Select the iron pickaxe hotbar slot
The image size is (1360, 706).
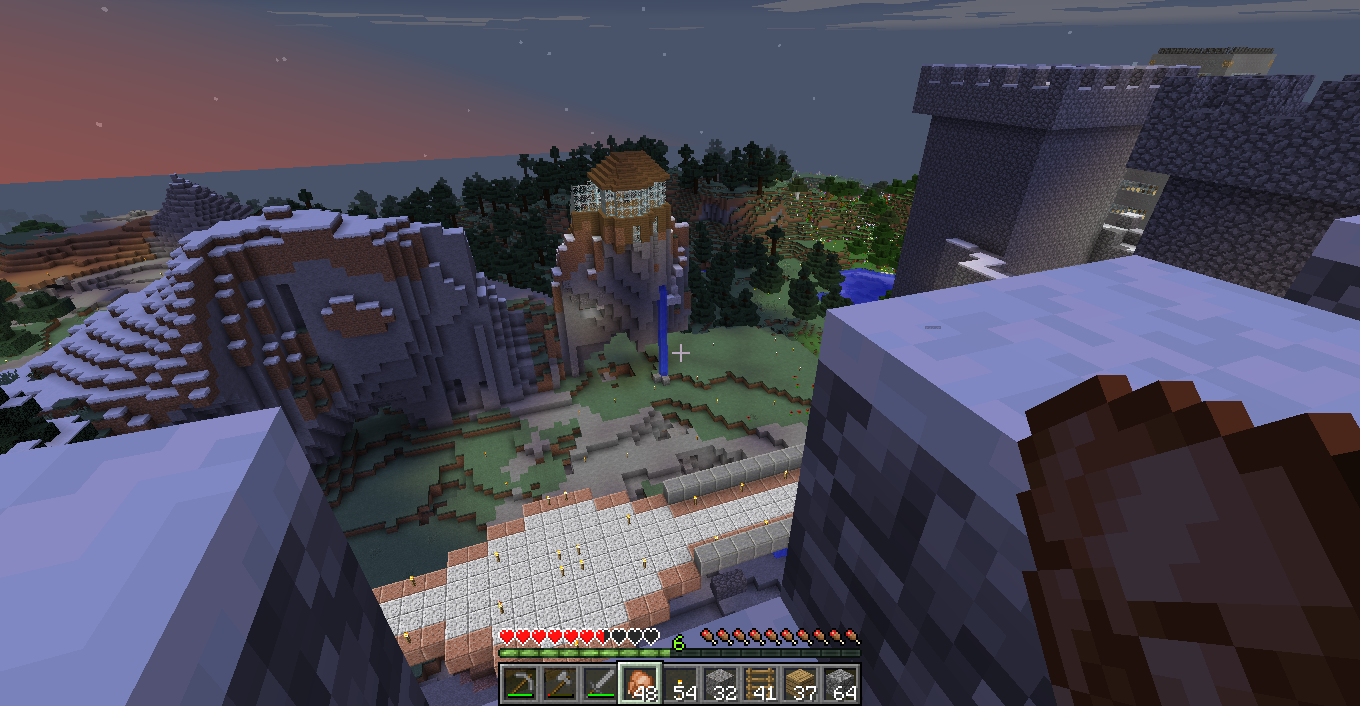tap(520, 684)
